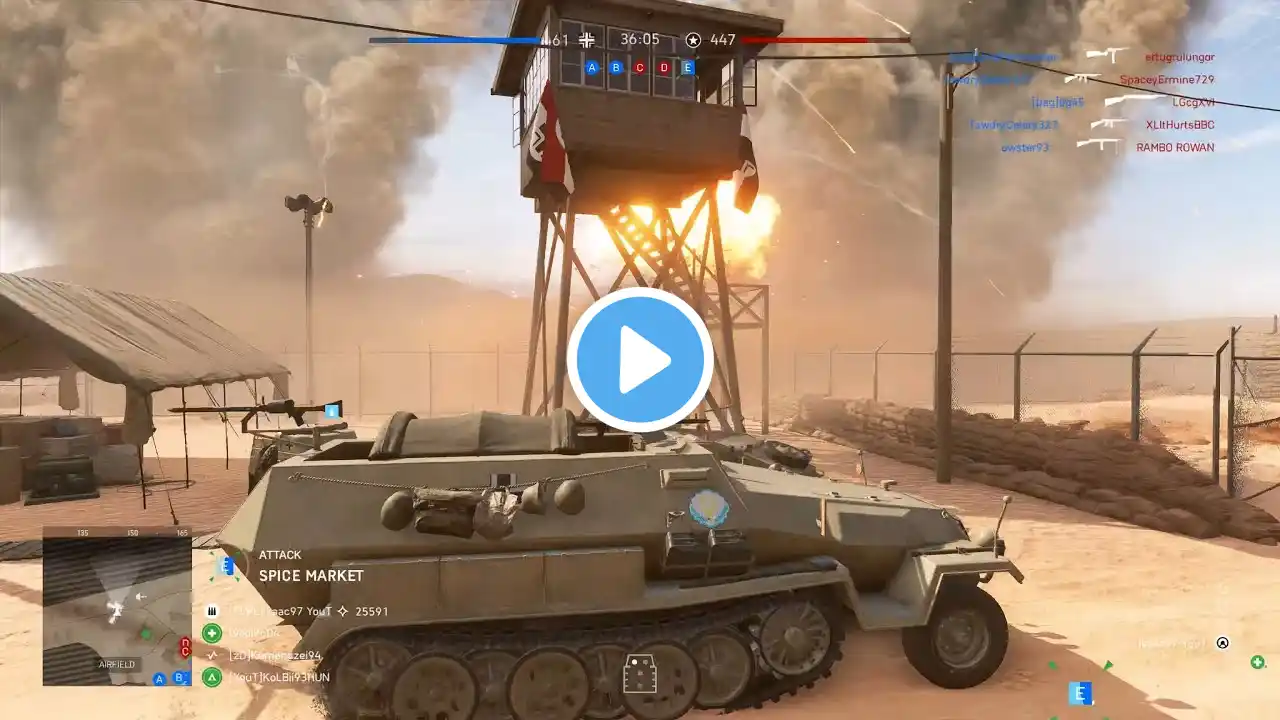Viewport: 1280px width, 720px height.
Task: Click the Attack Spice Market objective tracker
Action: click(310, 567)
